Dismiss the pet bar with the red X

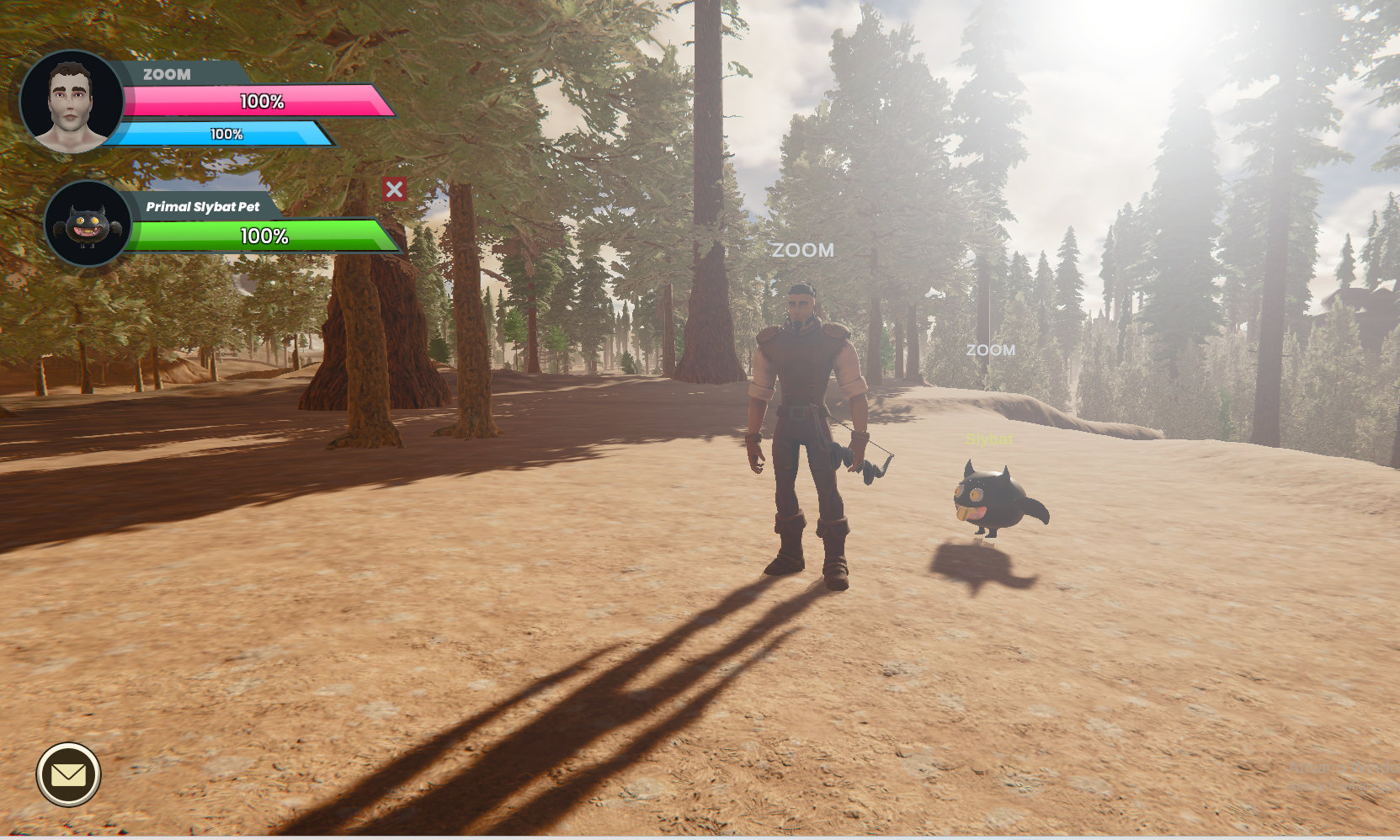[394, 190]
